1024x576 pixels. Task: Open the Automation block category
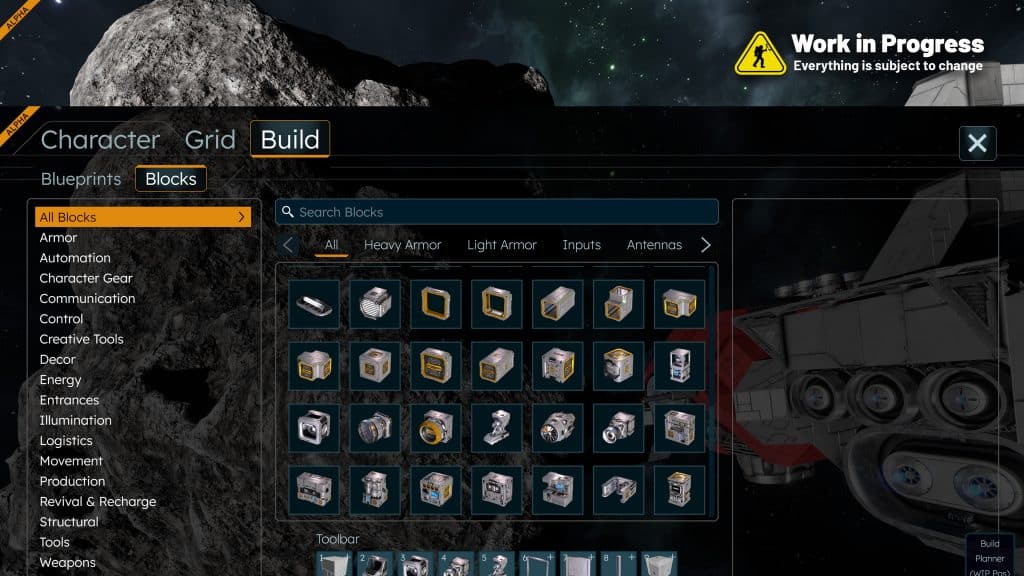75,258
